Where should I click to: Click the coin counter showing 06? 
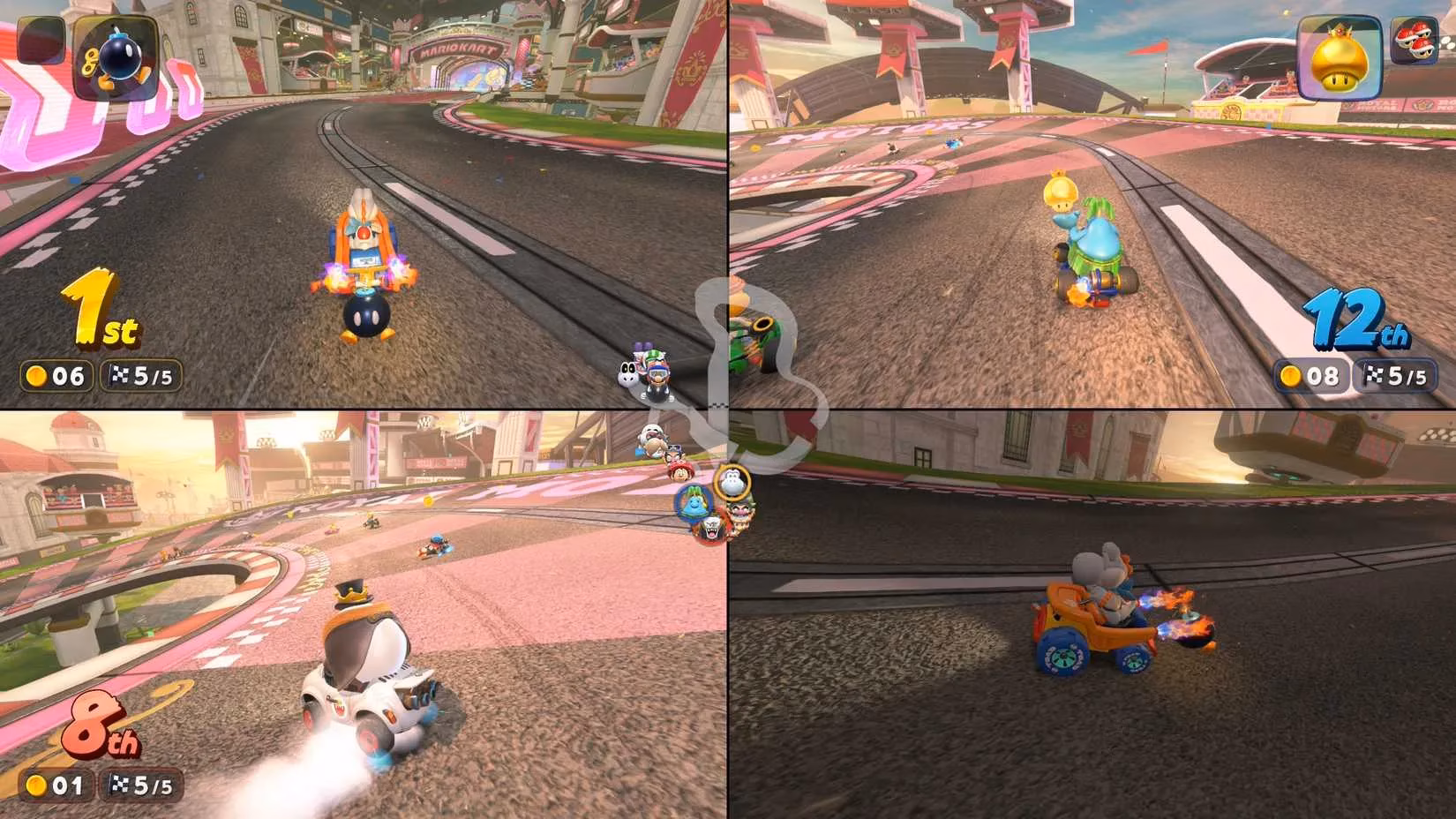56,377
